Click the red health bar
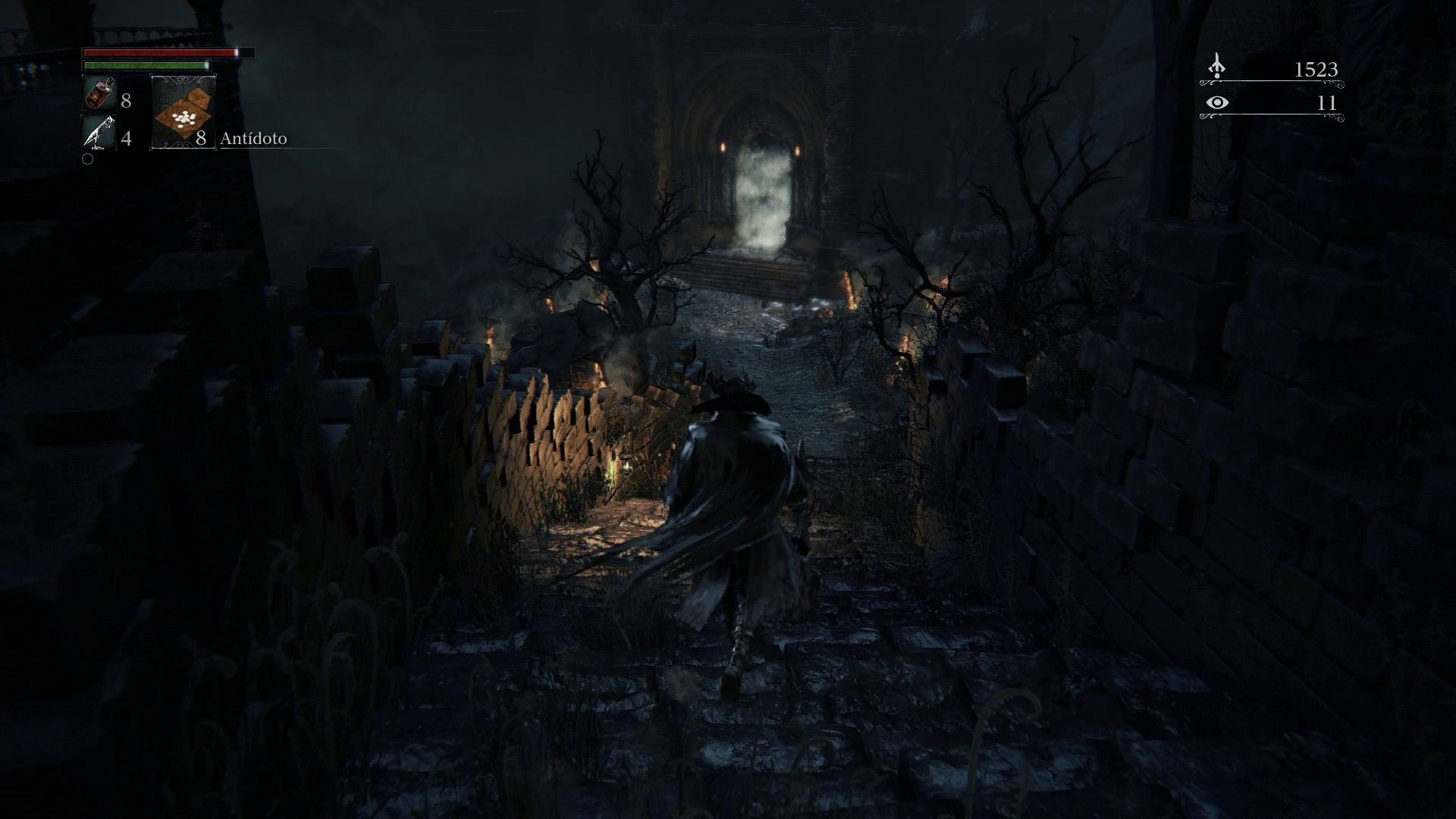 tap(159, 52)
